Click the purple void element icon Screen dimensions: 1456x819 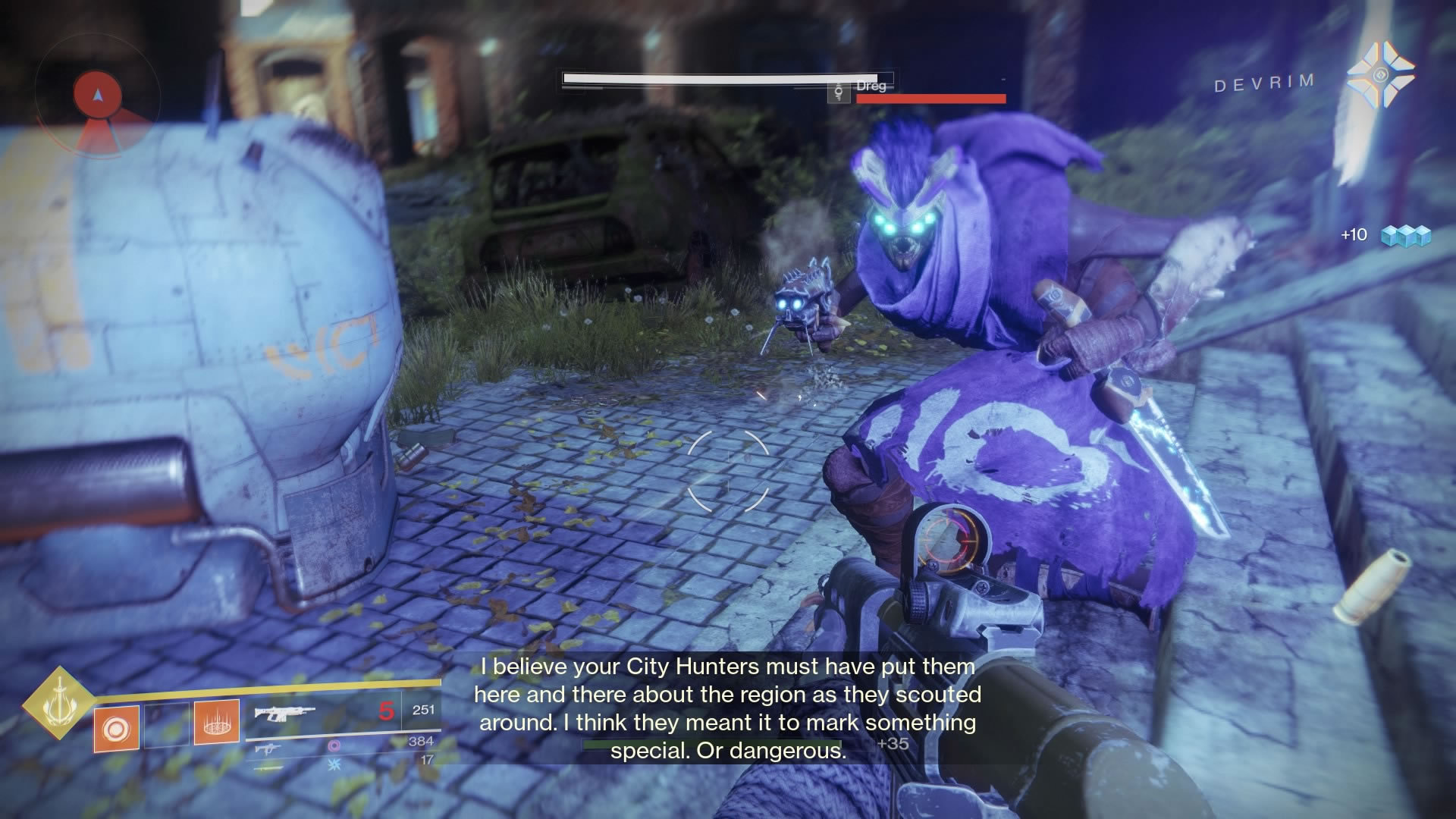pos(333,746)
